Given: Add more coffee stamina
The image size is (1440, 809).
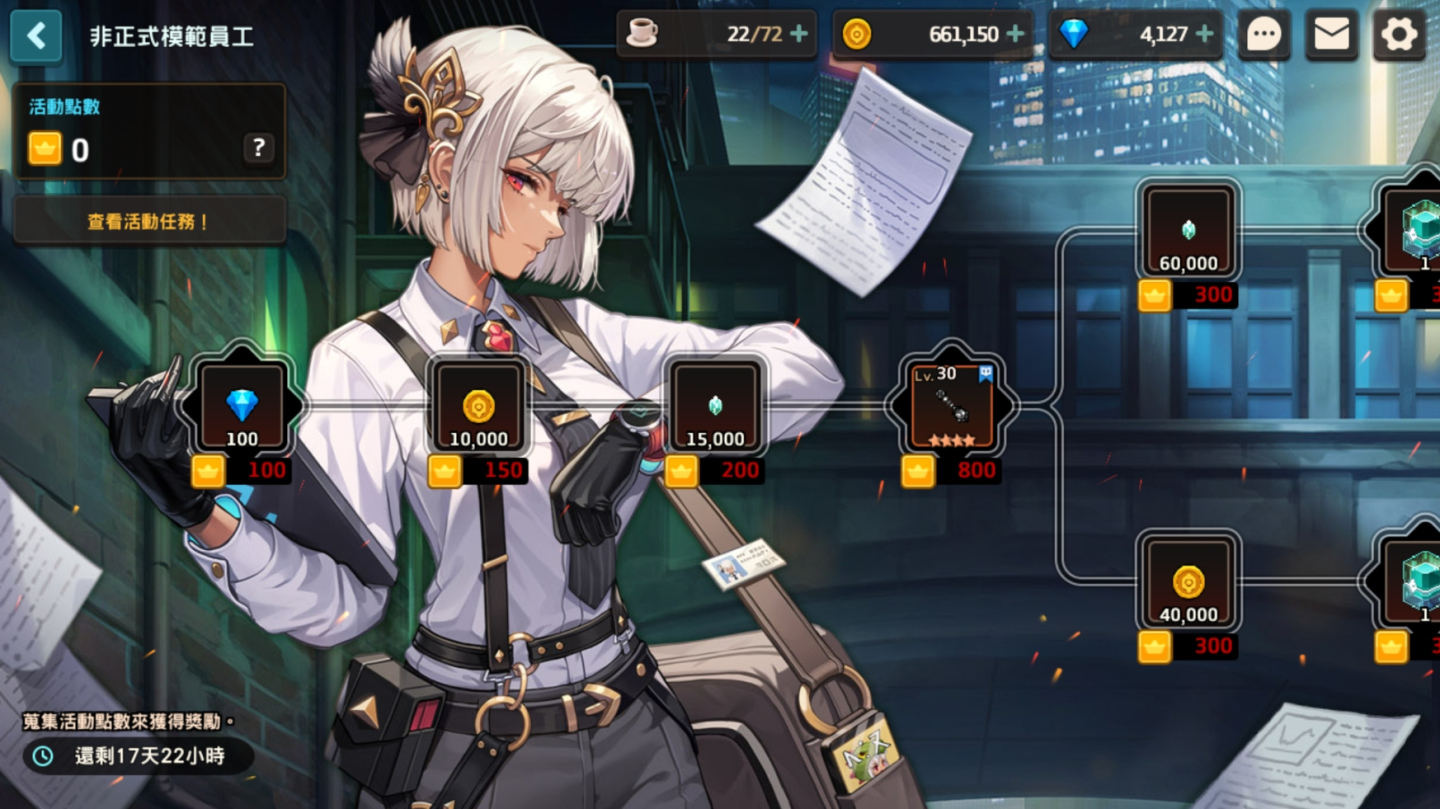Looking at the screenshot, I should [799, 35].
